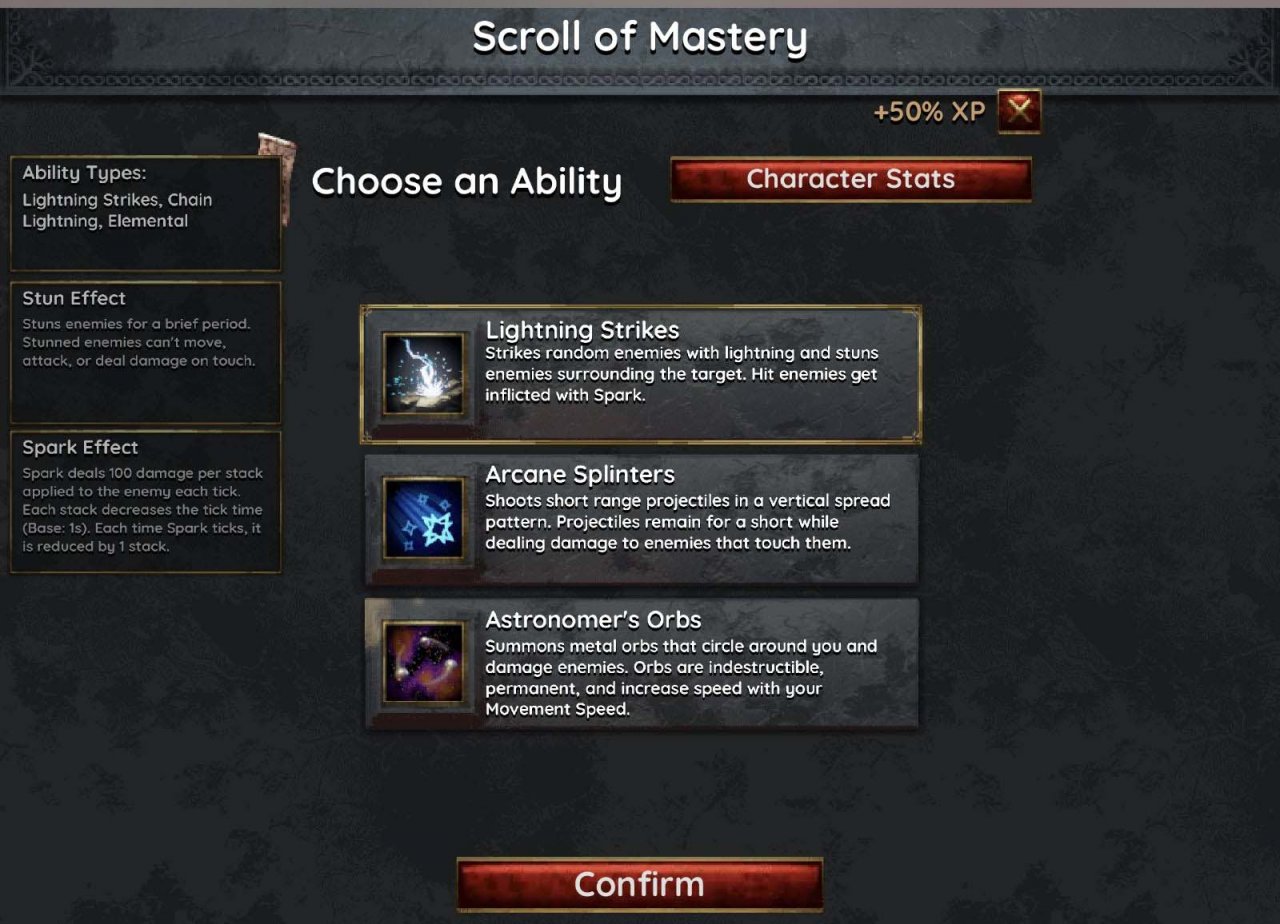
Task: Click the Ability Types panel
Action: 145,205
